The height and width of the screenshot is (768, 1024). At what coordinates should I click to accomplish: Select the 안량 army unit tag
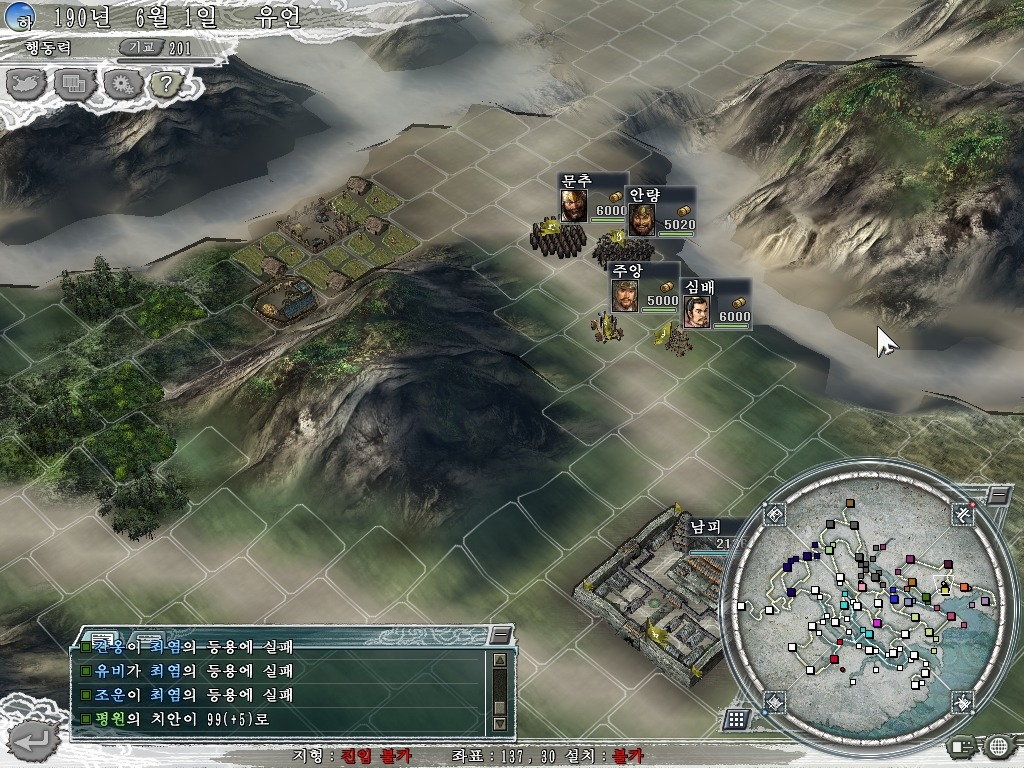click(660, 210)
